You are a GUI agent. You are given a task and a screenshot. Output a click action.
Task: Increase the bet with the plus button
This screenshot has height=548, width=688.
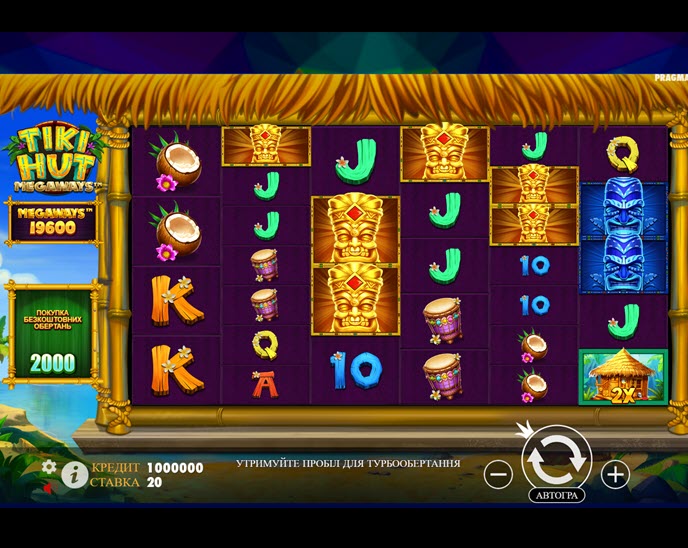[615, 474]
